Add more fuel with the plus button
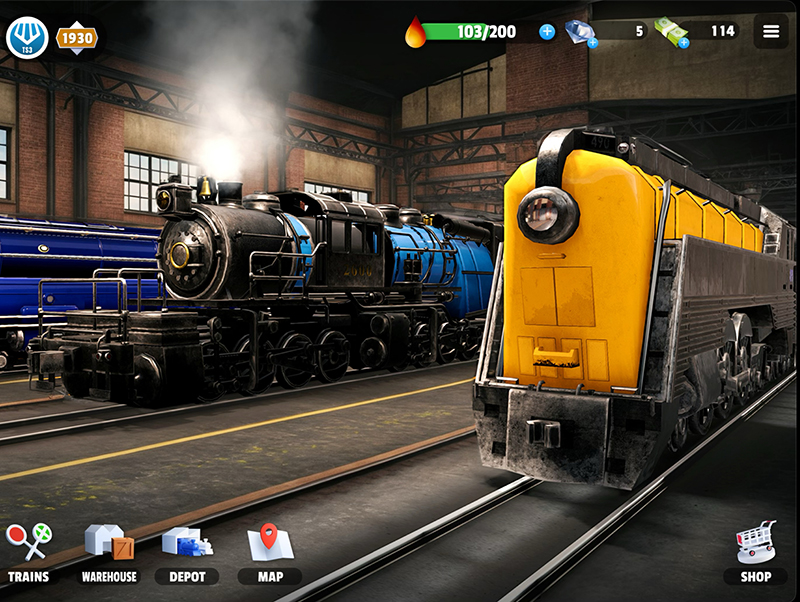800x602 pixels. 547,32
